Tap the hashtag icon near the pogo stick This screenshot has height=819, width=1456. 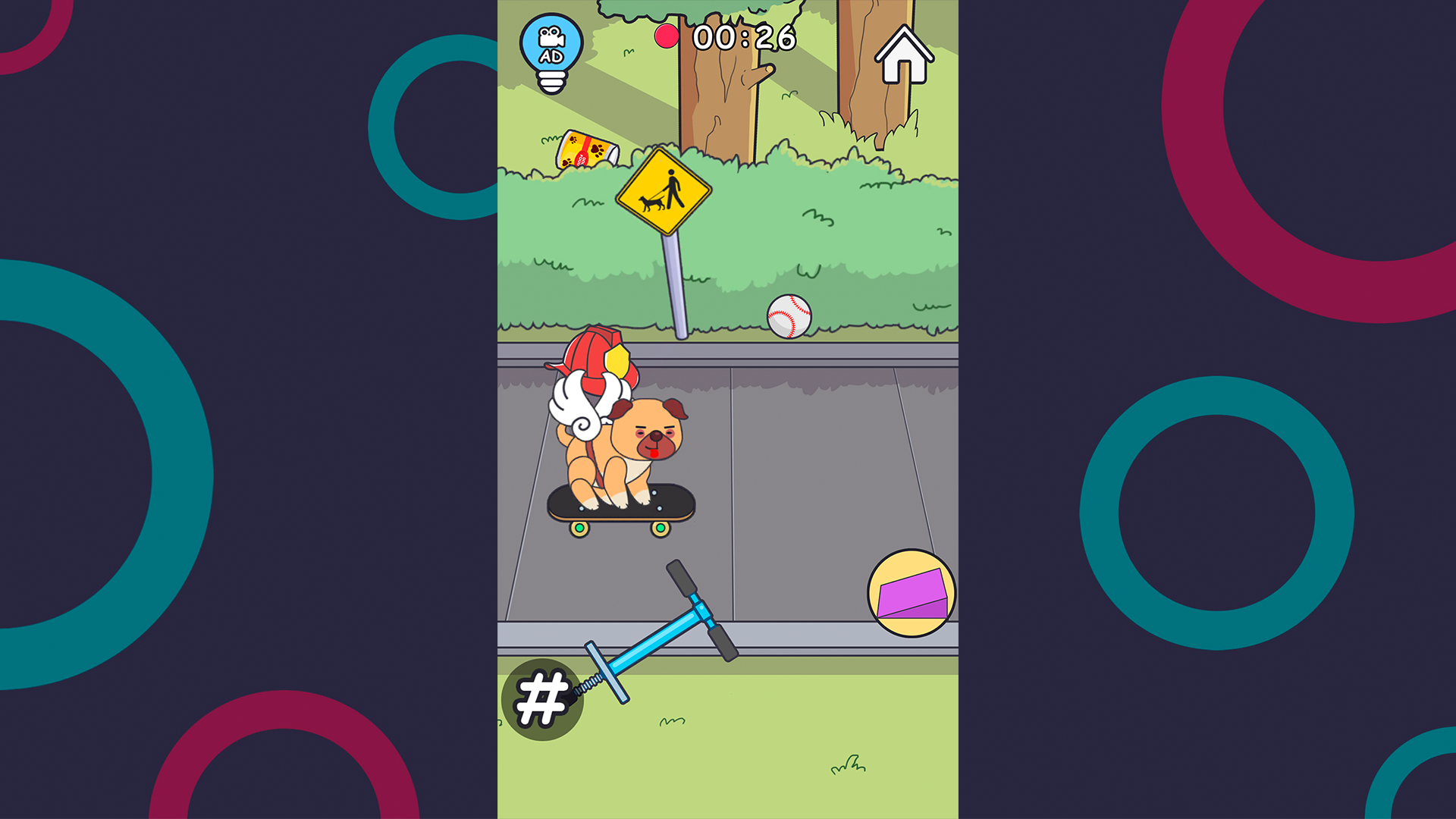click(541, 698)
